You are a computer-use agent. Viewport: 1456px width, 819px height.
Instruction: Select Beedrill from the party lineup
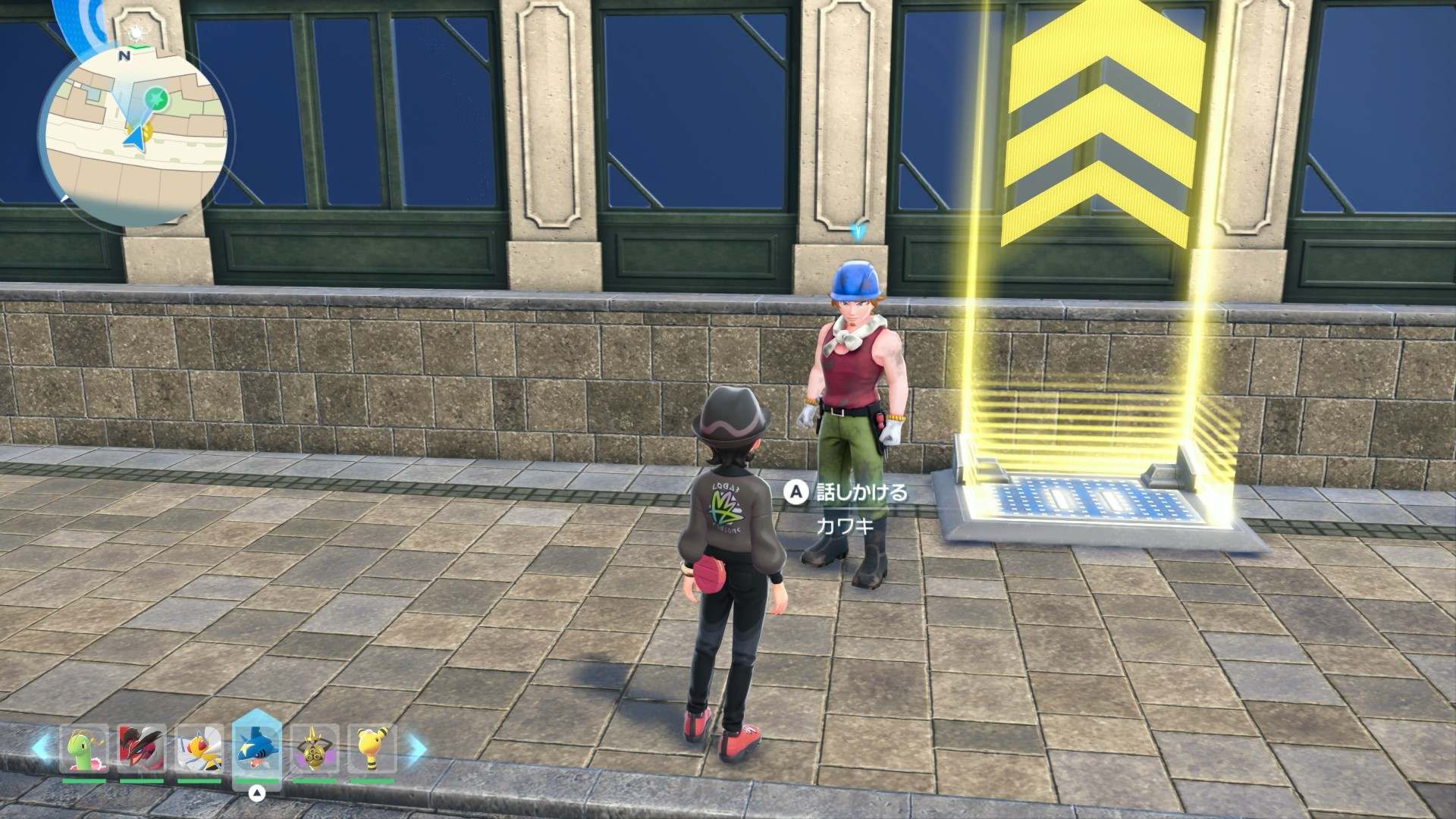(199, 749)
